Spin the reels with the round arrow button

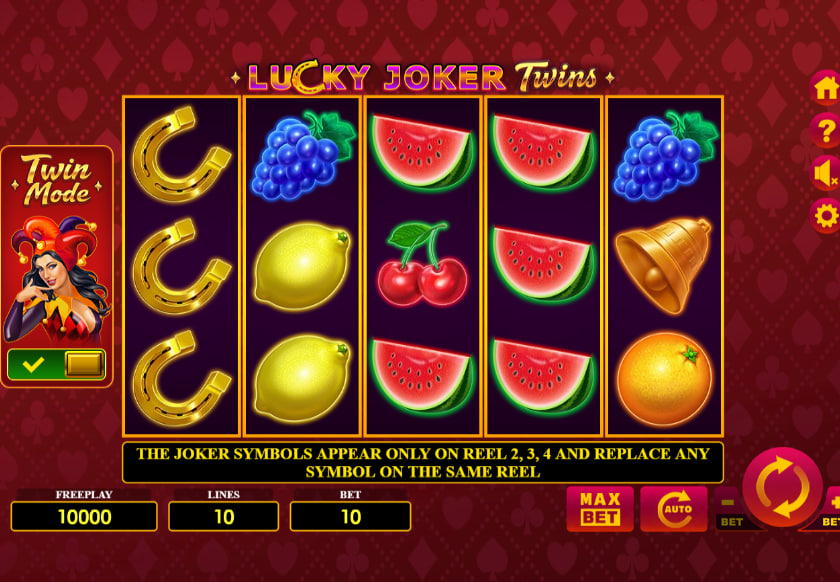[x=782, y=488]
